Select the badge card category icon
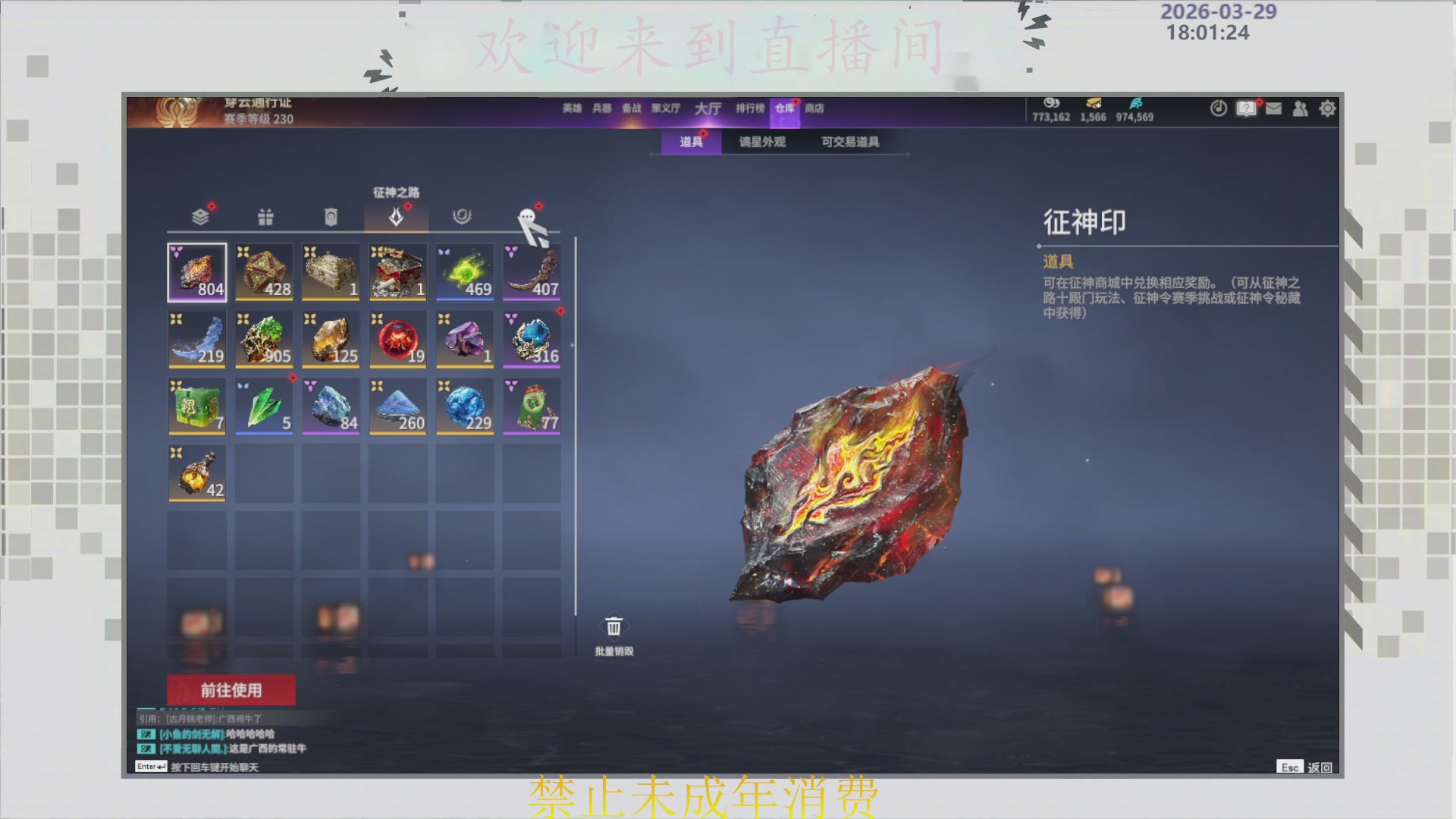This screenshot has width=1456, height=819. tap(331, 217)
